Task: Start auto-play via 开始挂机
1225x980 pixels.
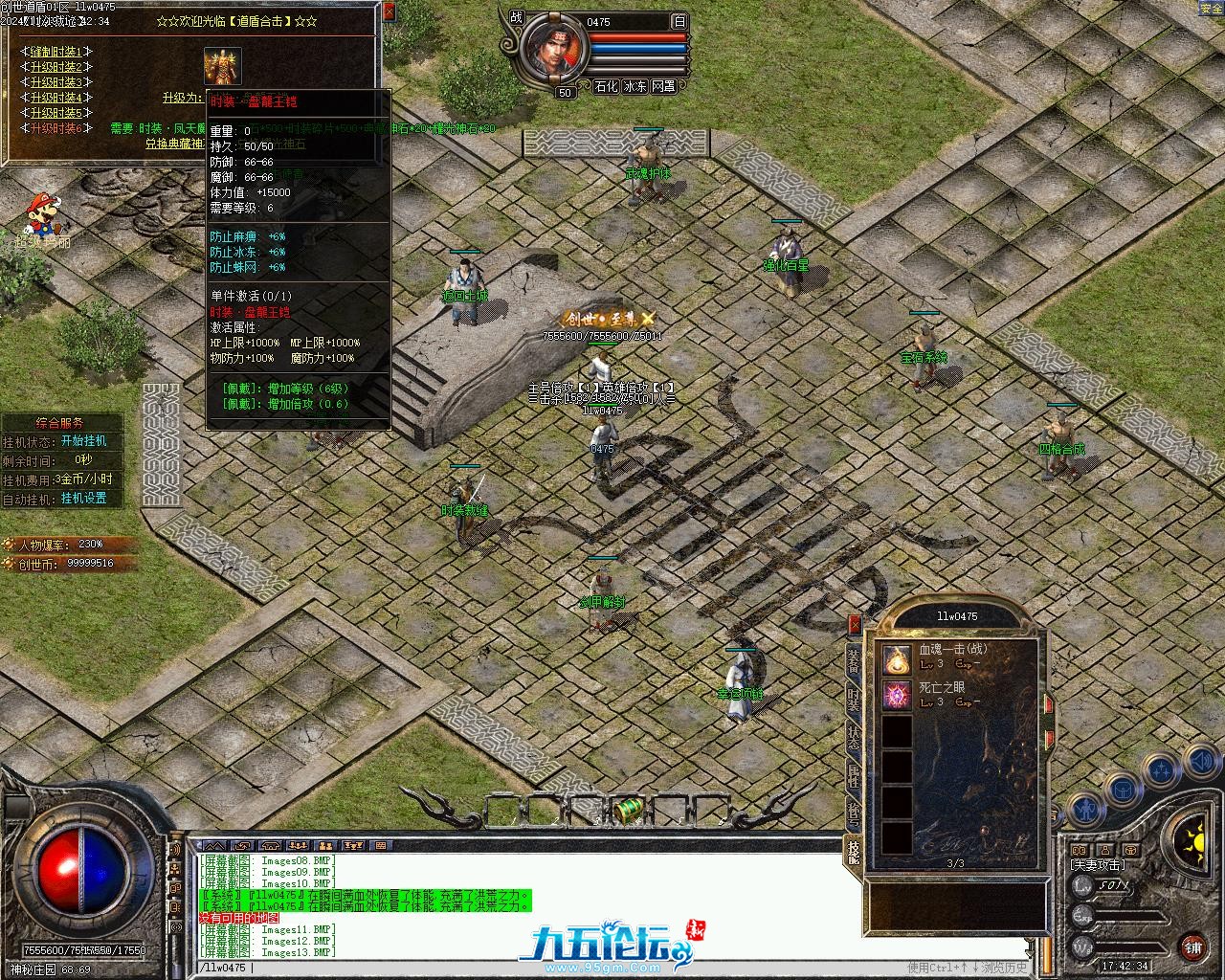Action: tap(84, 441)
